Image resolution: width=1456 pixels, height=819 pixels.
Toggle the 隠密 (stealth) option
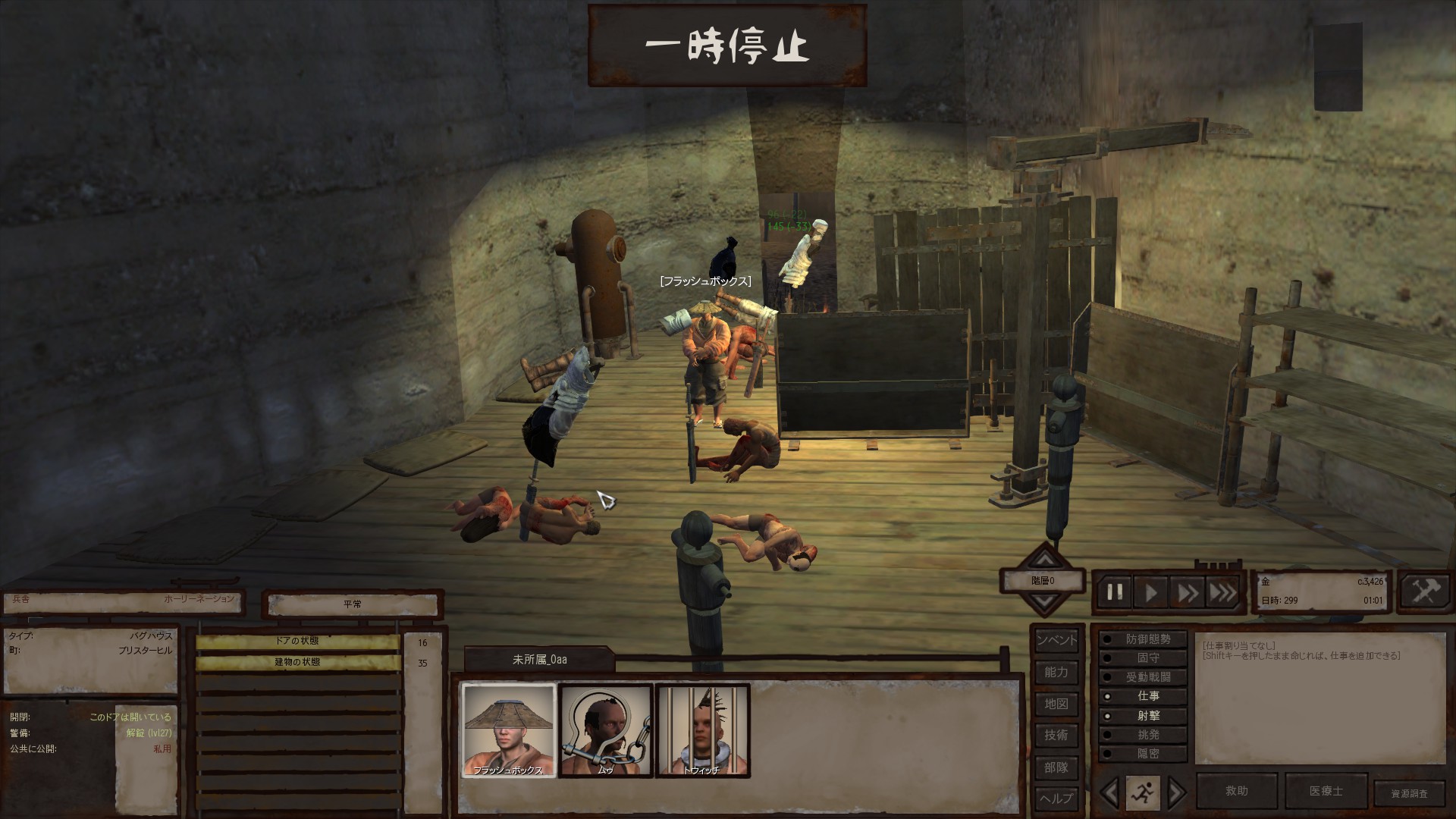[1143, 754]
